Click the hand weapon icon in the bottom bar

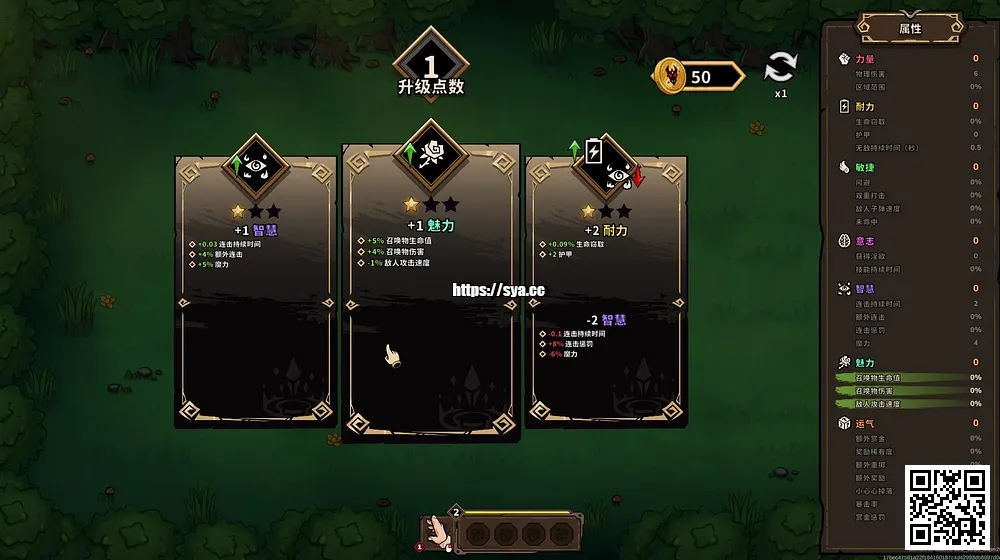[x=435, y=532]
